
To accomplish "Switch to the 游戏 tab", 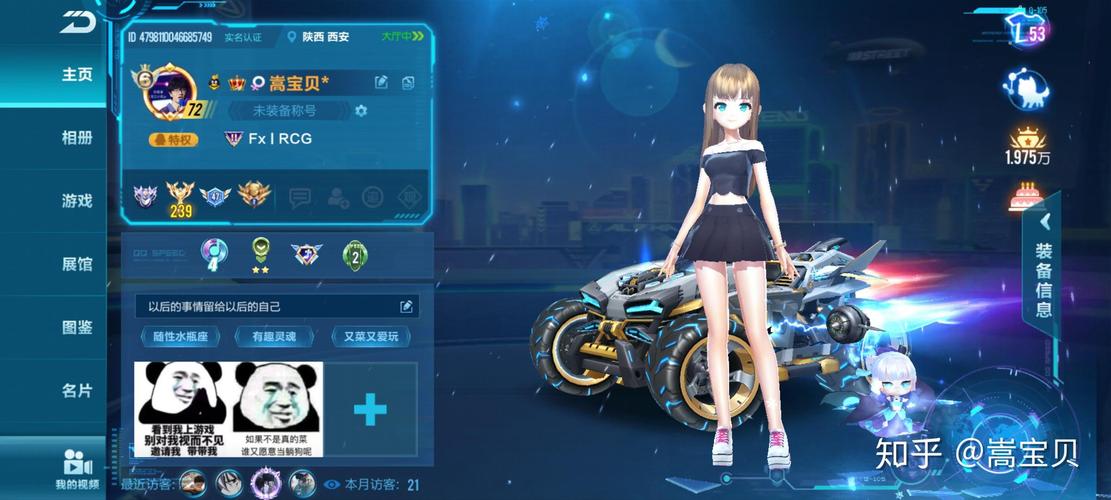I will coord(76,200).
